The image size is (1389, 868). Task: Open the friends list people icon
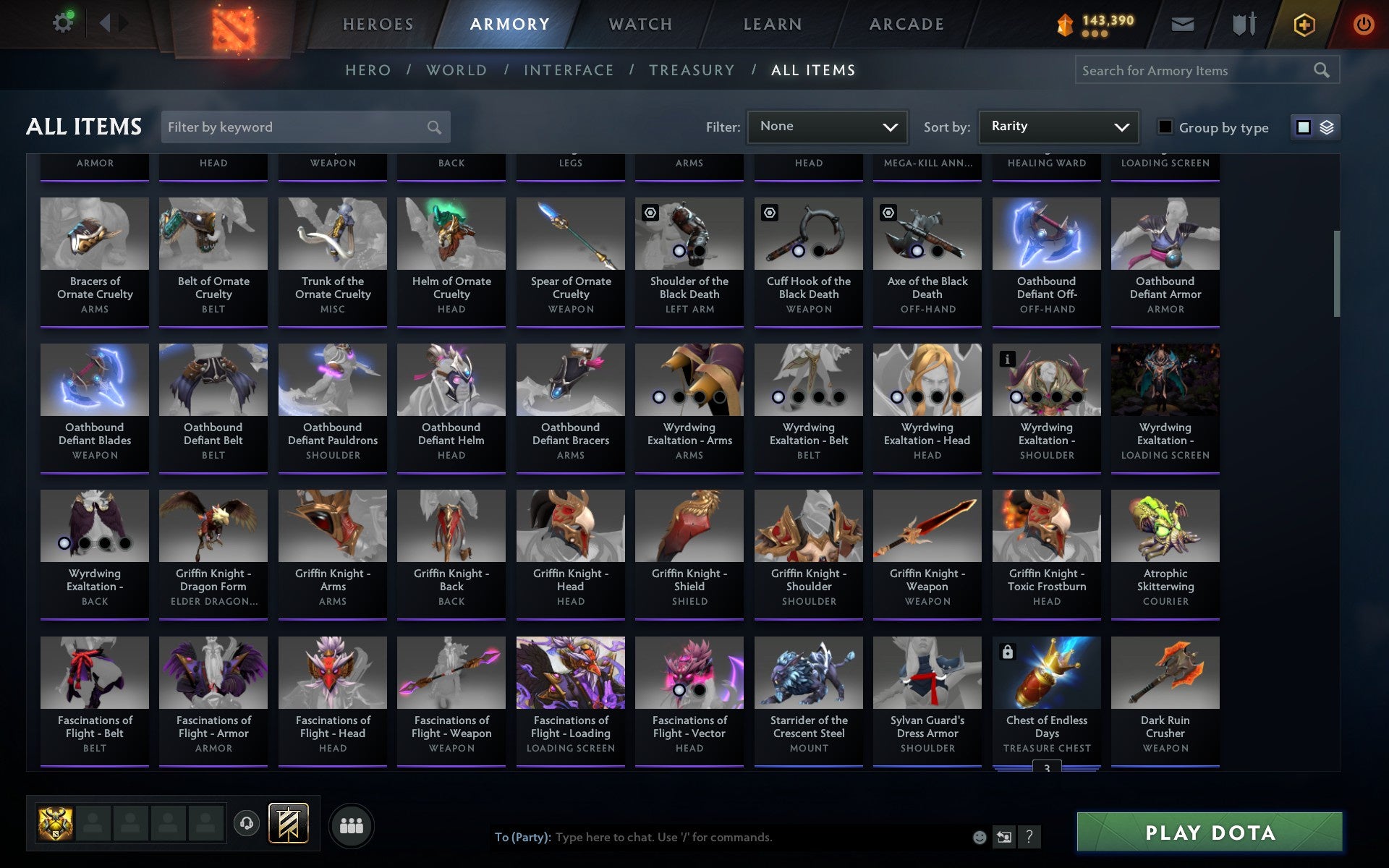(352, 825)
